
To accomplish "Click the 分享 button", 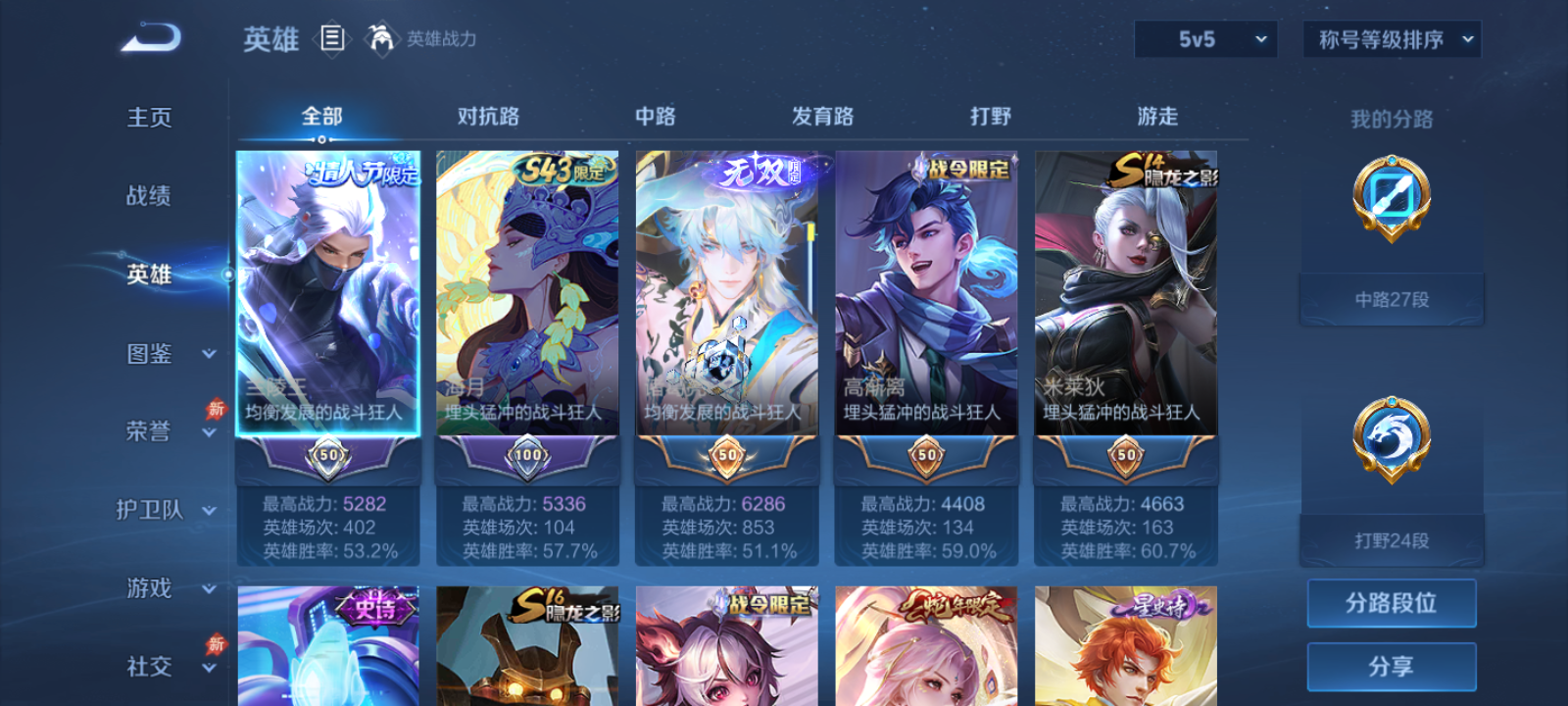I will coord(1392,666).
